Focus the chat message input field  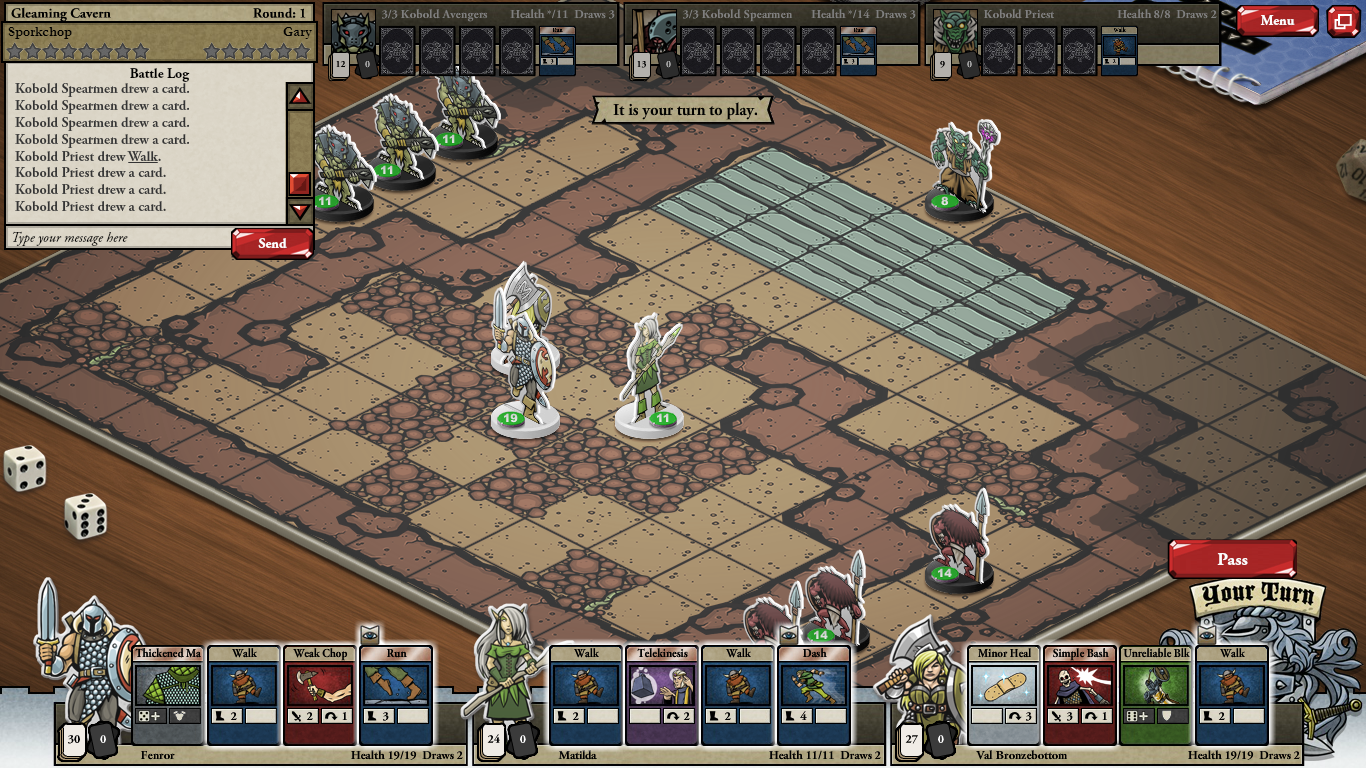click(118, 238)
